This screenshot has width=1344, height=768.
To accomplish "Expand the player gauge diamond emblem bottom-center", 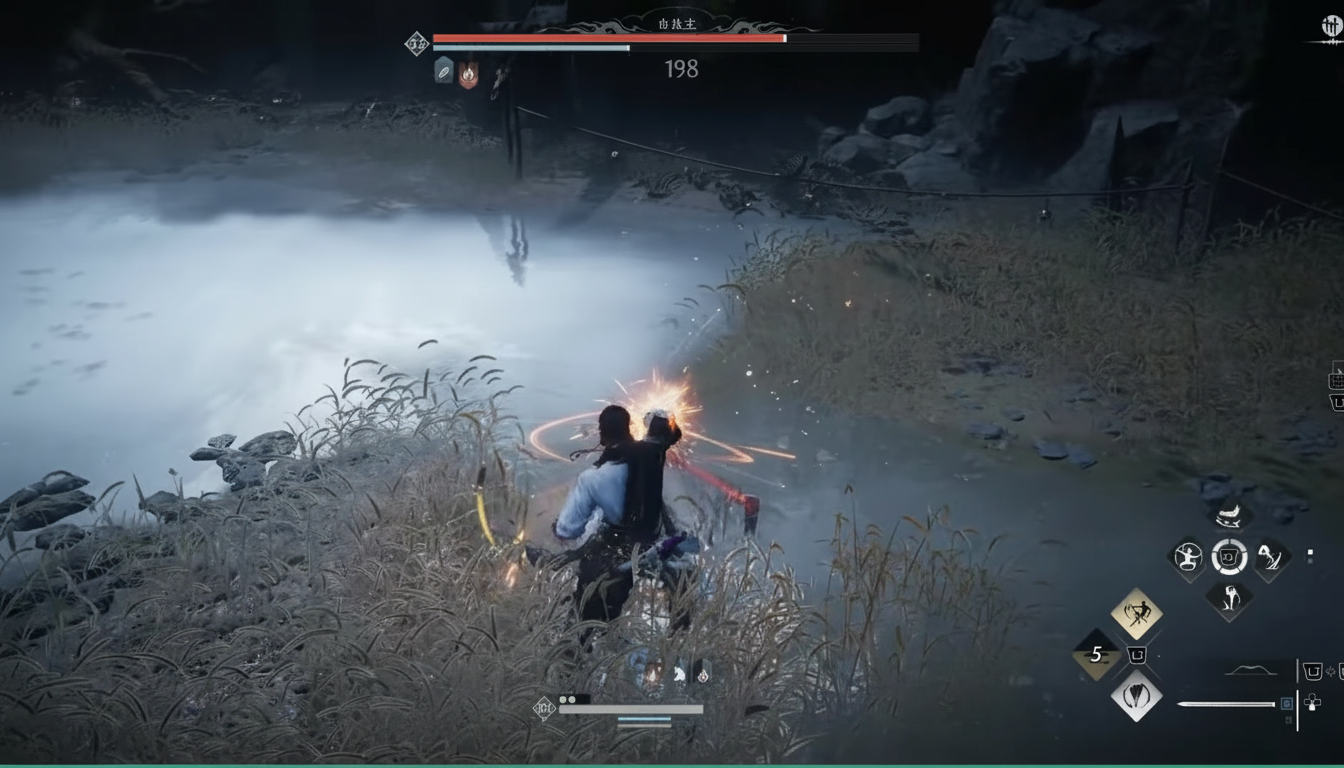I will [544, 708].
